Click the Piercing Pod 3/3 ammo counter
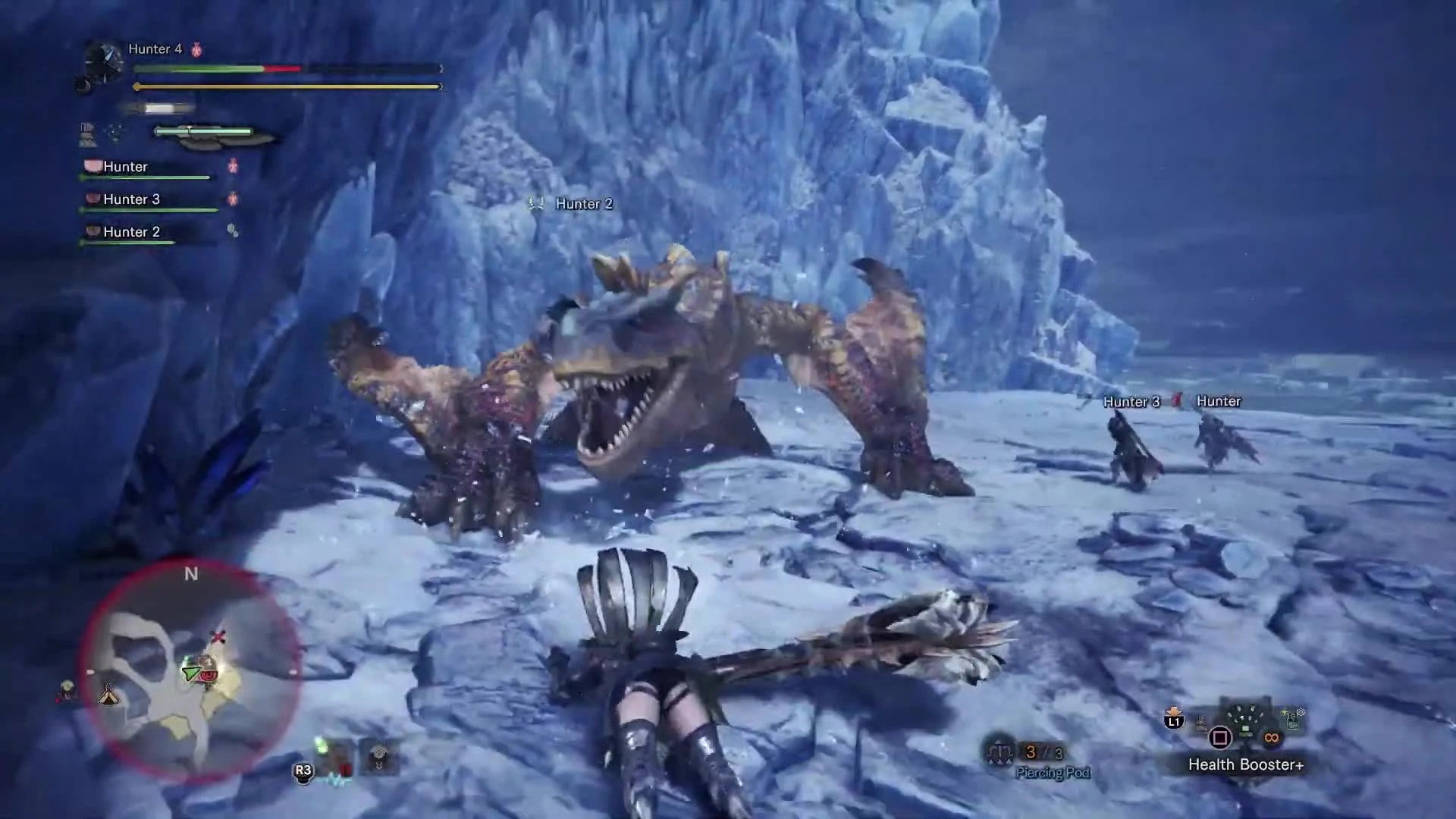Viewport: 1456px width, 819px height. [1043, 752]
